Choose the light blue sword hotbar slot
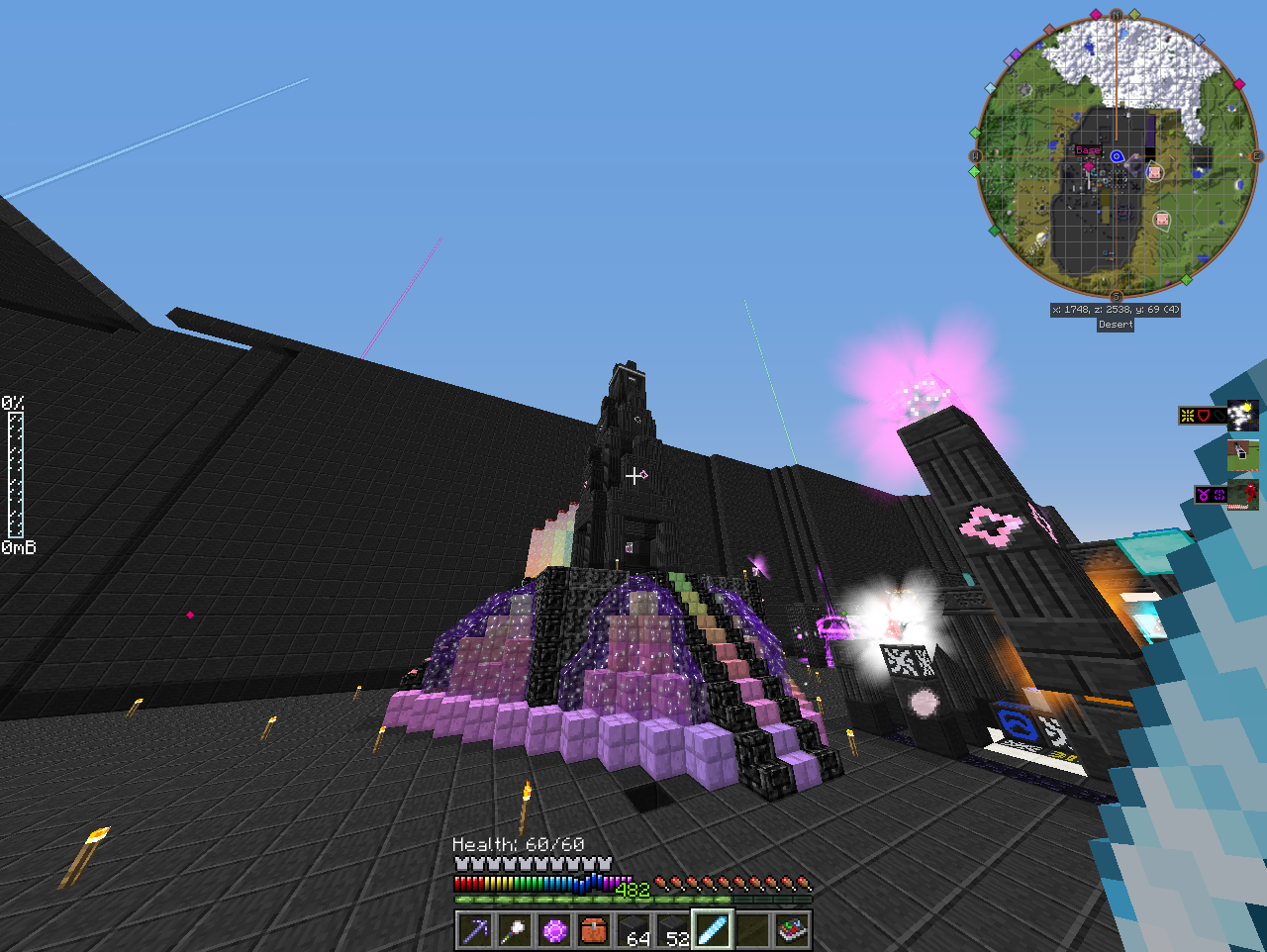 tap(713, 931)
